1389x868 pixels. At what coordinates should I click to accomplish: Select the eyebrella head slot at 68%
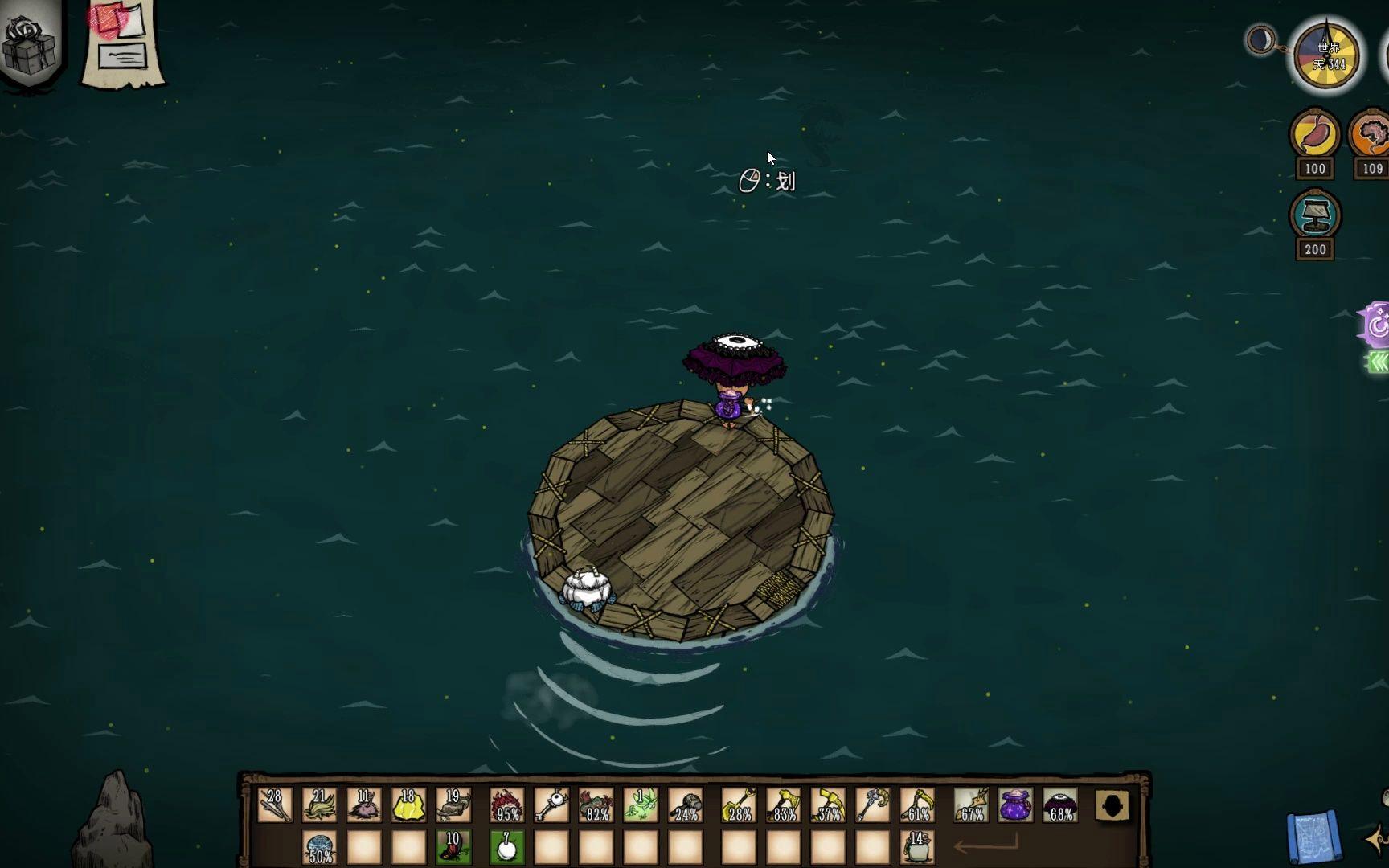click(1060, 805)
